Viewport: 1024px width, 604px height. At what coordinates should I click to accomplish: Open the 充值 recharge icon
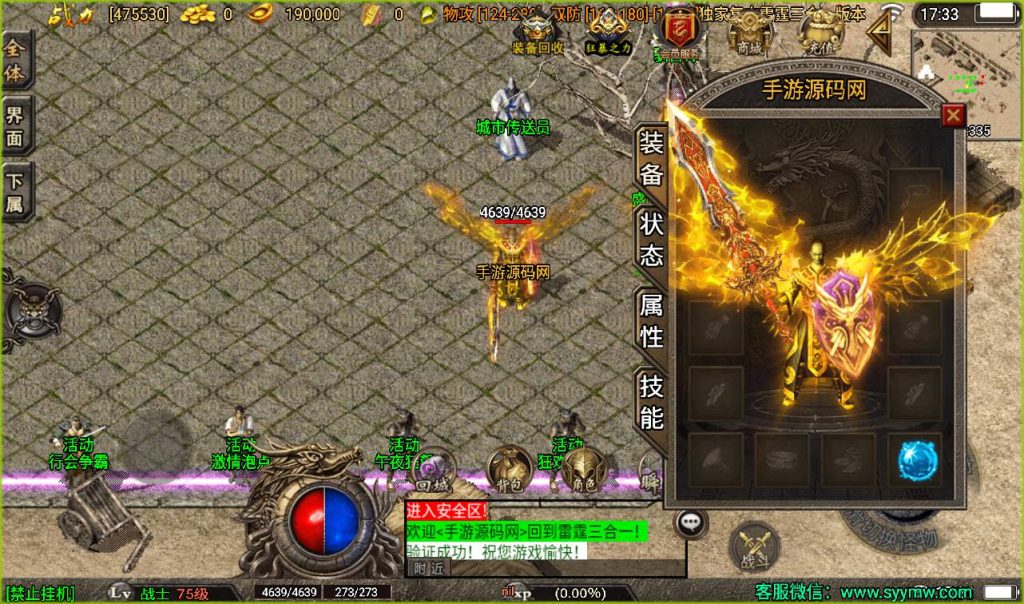point(820,33)
